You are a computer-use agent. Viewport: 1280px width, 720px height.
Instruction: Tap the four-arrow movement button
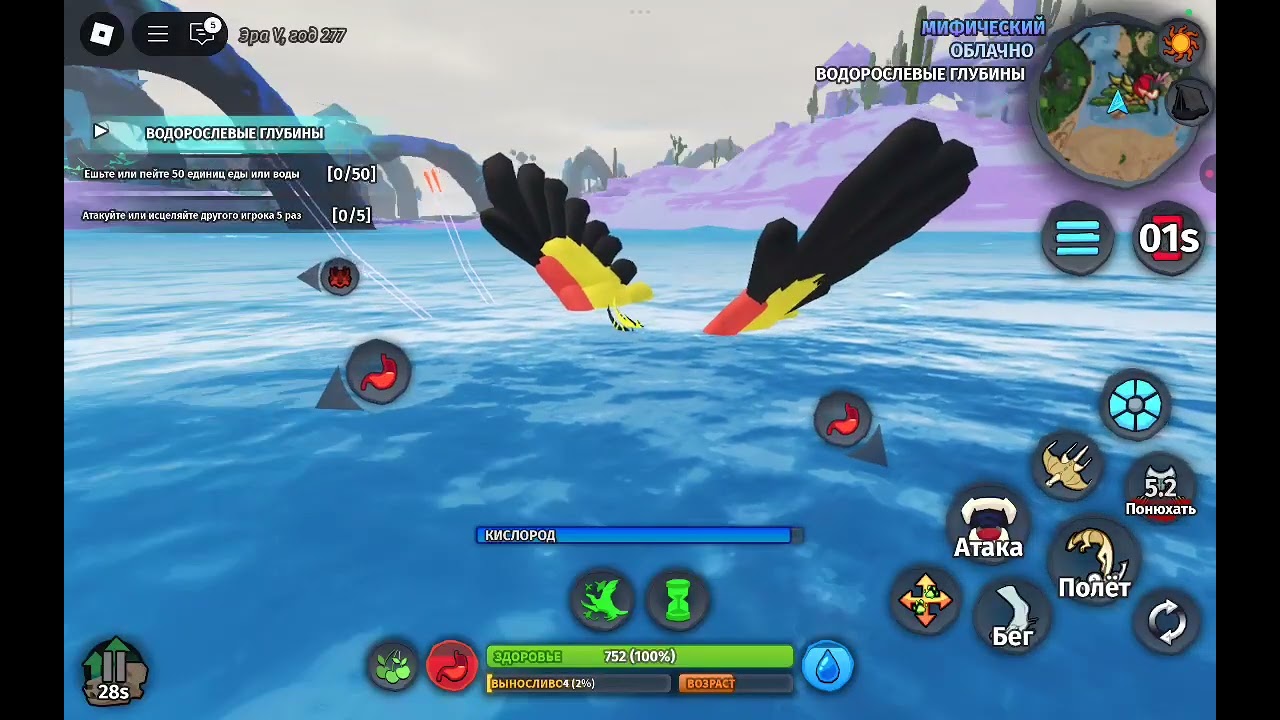point(925,601)
